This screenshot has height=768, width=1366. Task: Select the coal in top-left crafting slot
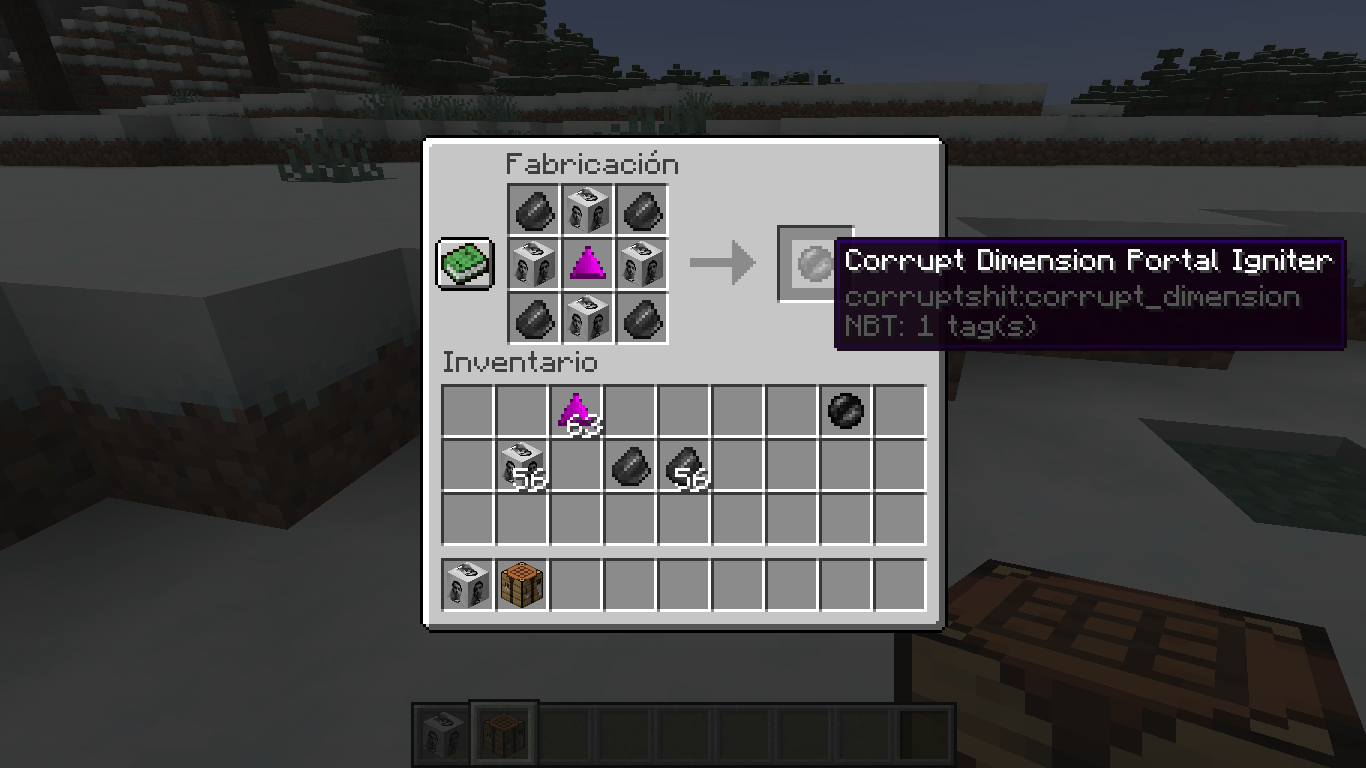click(534, 211)
